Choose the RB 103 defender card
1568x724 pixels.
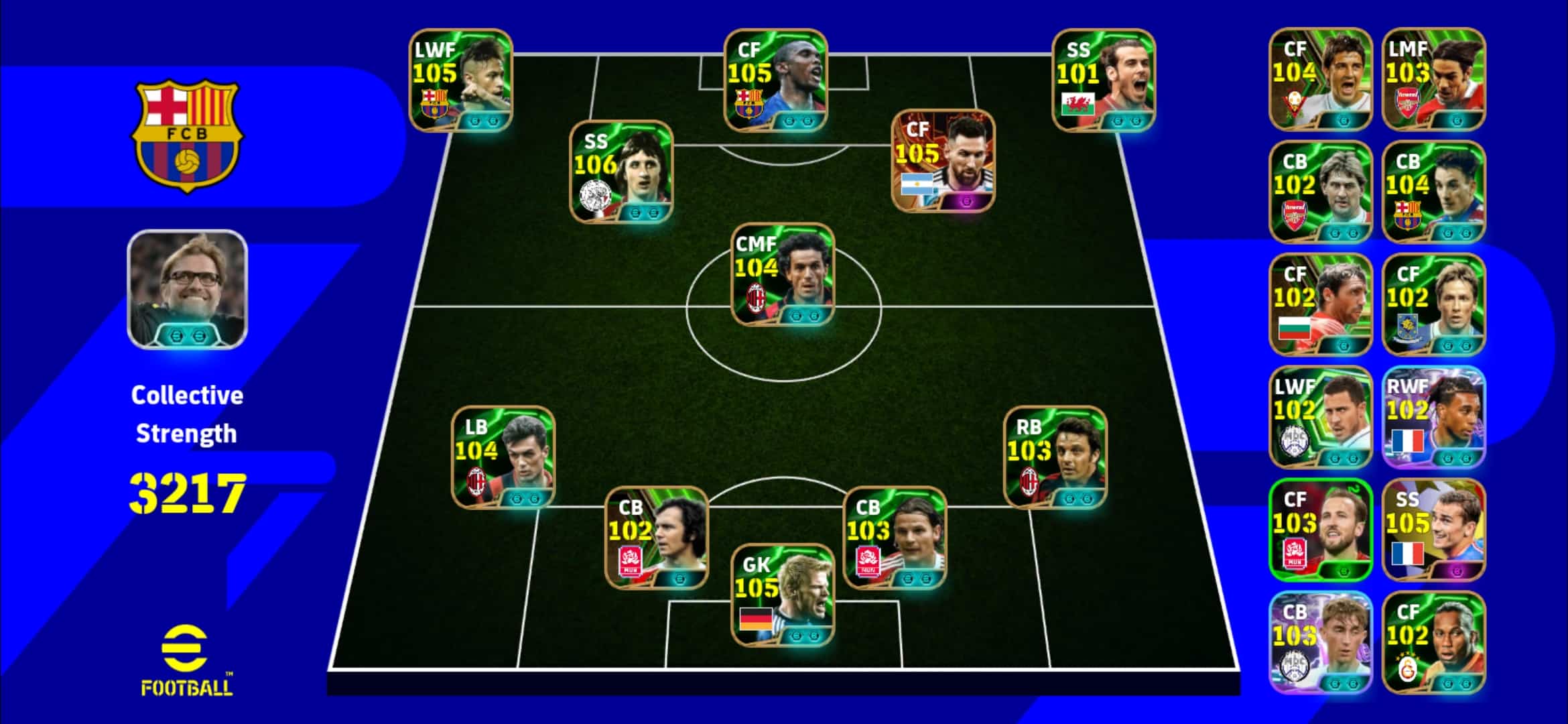click(1055, 457)
